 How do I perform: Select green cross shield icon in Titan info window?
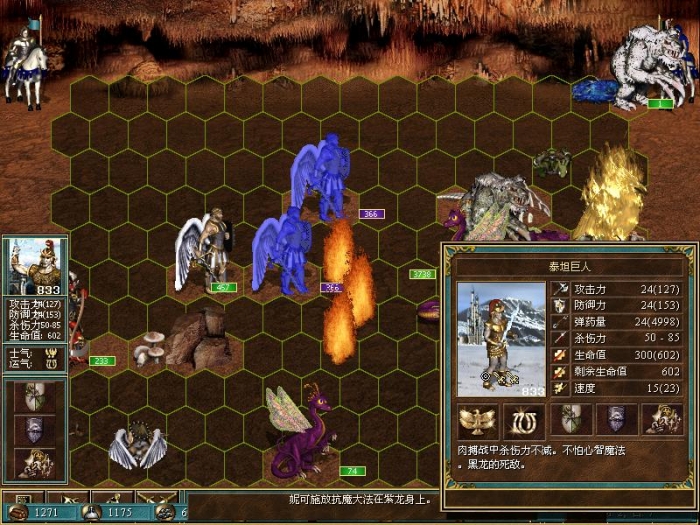coord(571,419)
